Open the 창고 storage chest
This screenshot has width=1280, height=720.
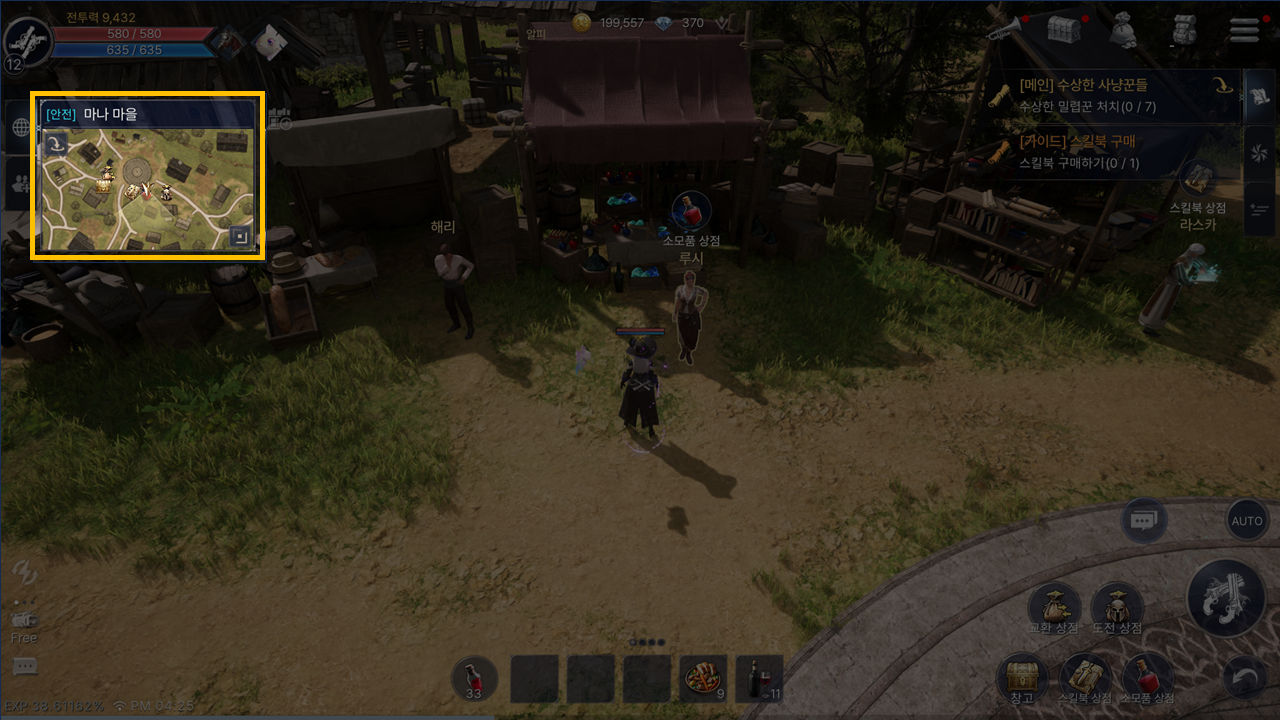tap(1021, 678)
